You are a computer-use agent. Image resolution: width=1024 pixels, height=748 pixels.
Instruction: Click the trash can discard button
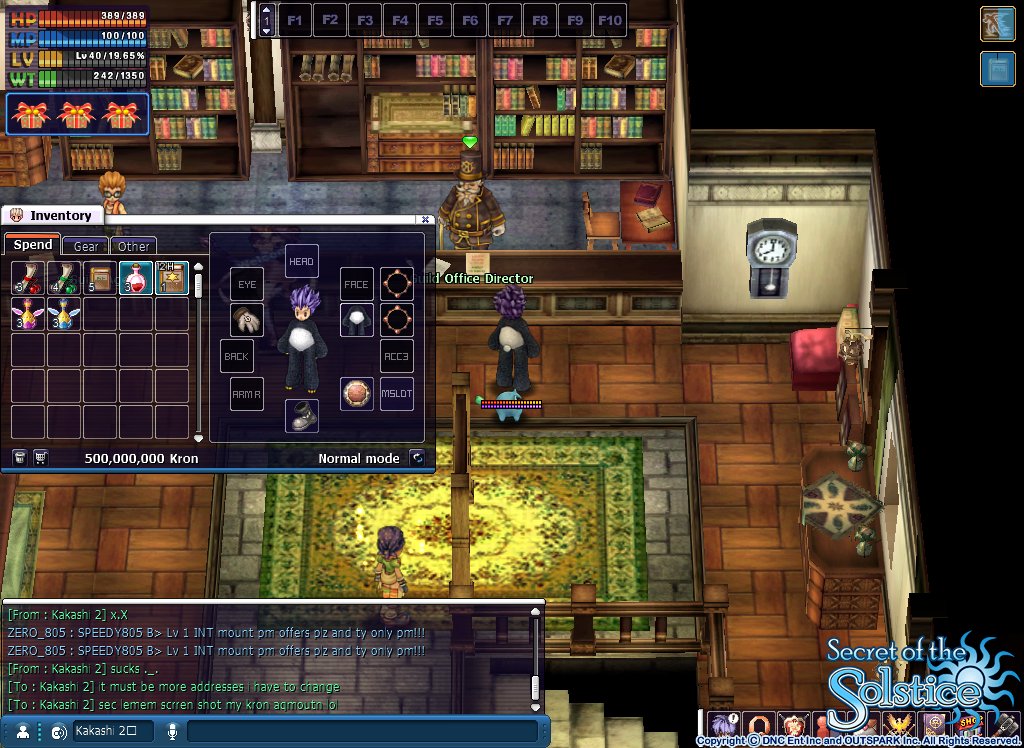click(x=19, y=457)
